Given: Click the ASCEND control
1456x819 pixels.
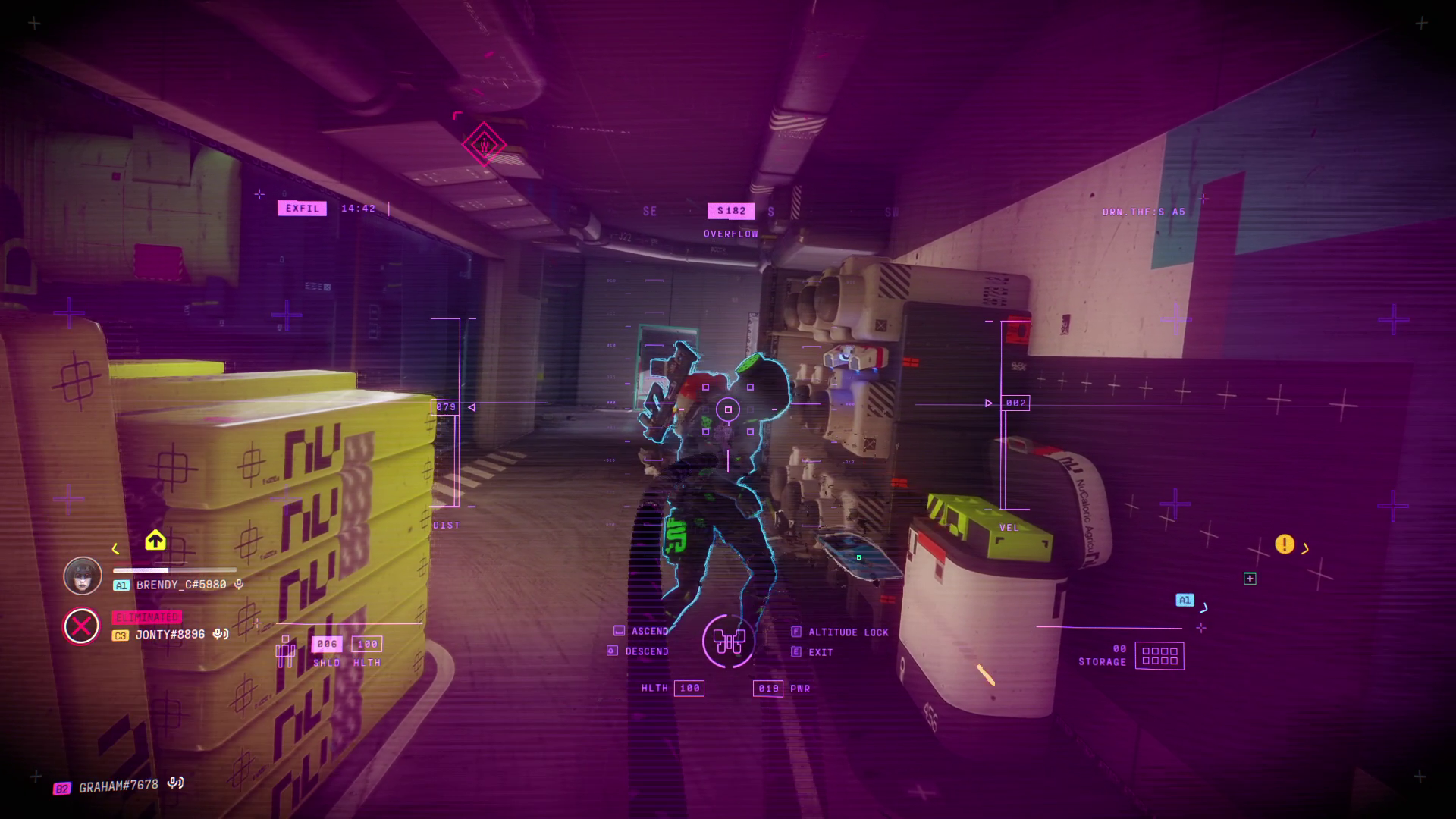Looking at the screenshot, I should tap(649, 630).
